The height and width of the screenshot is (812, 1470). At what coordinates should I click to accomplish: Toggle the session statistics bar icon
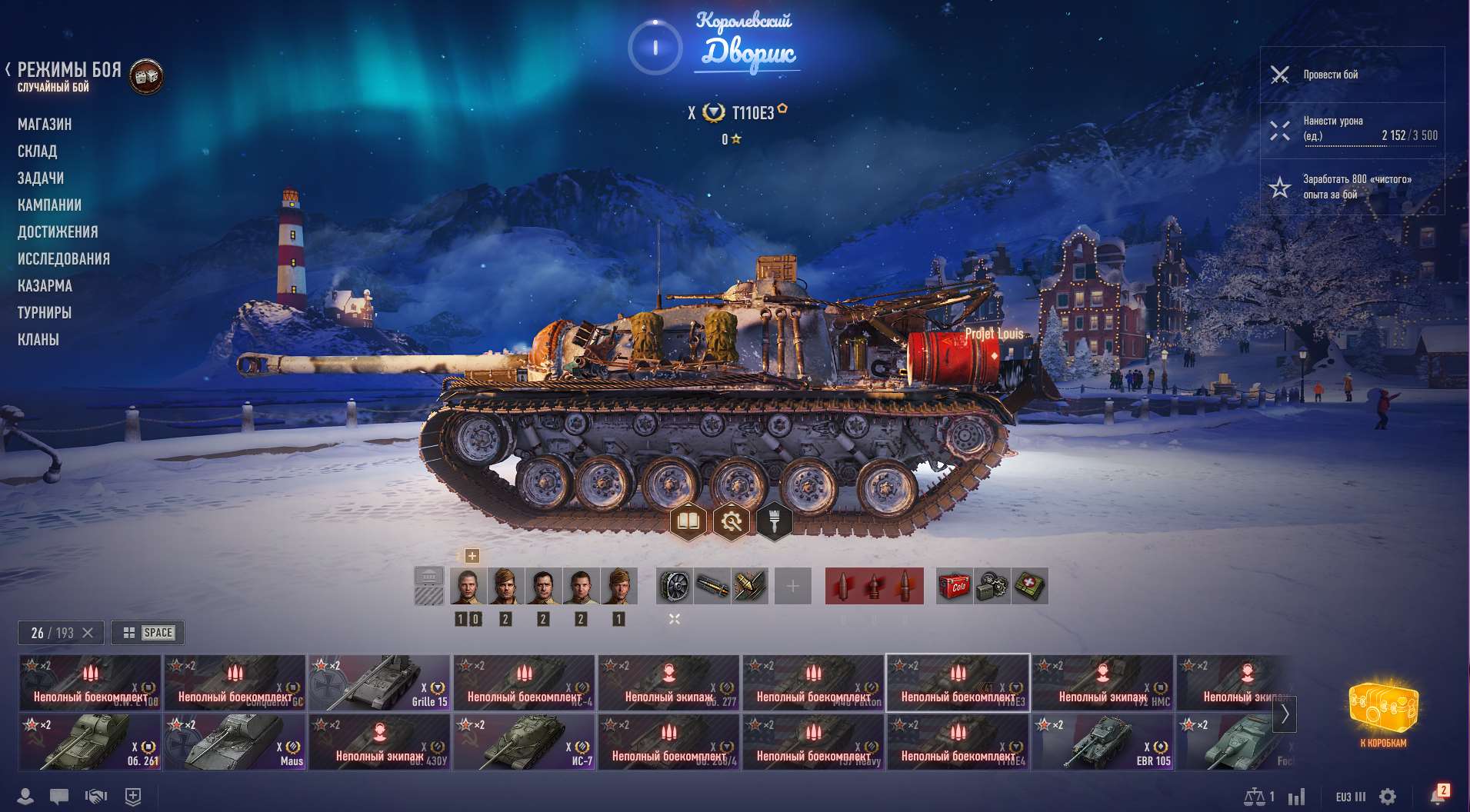coord(1297,797)
